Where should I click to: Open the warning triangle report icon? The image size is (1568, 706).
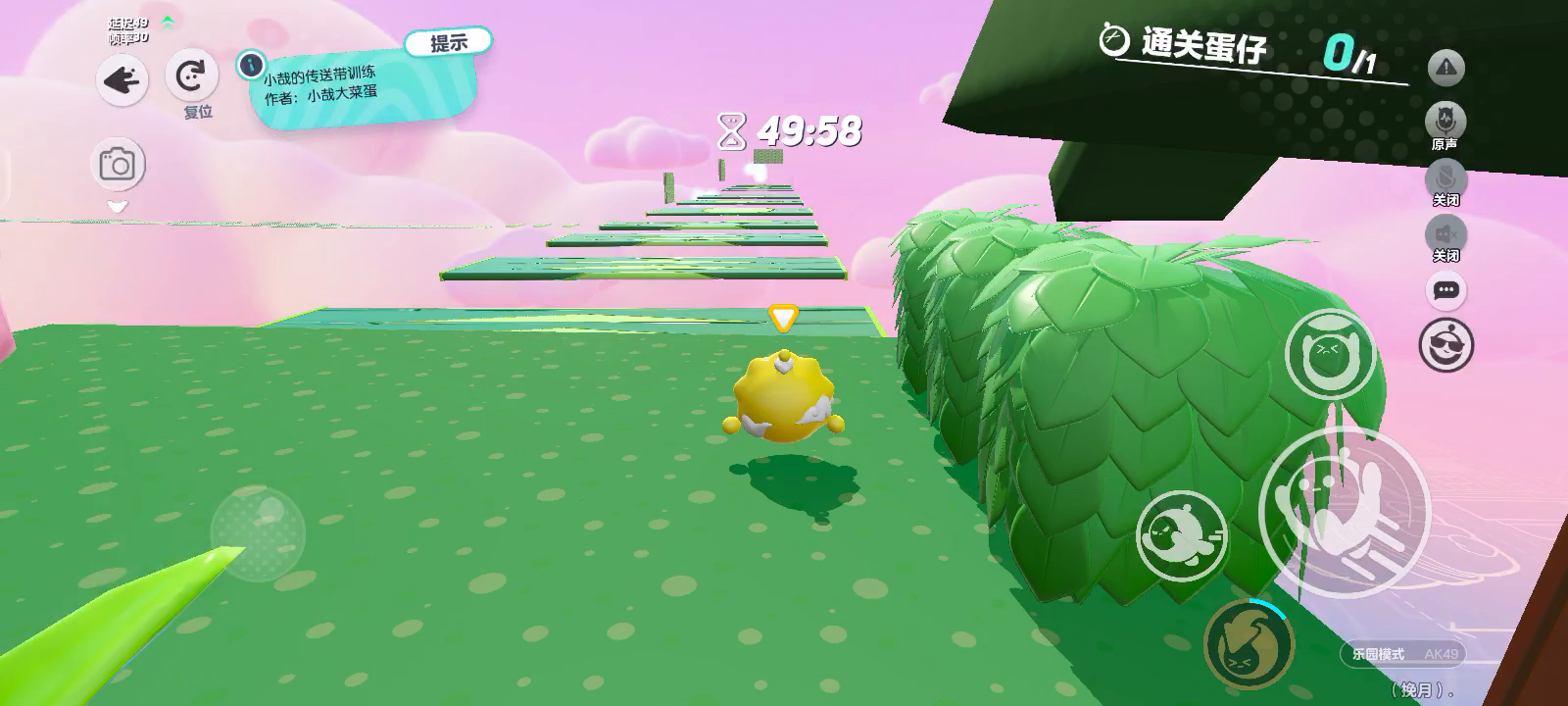[x=1446, y=69]
